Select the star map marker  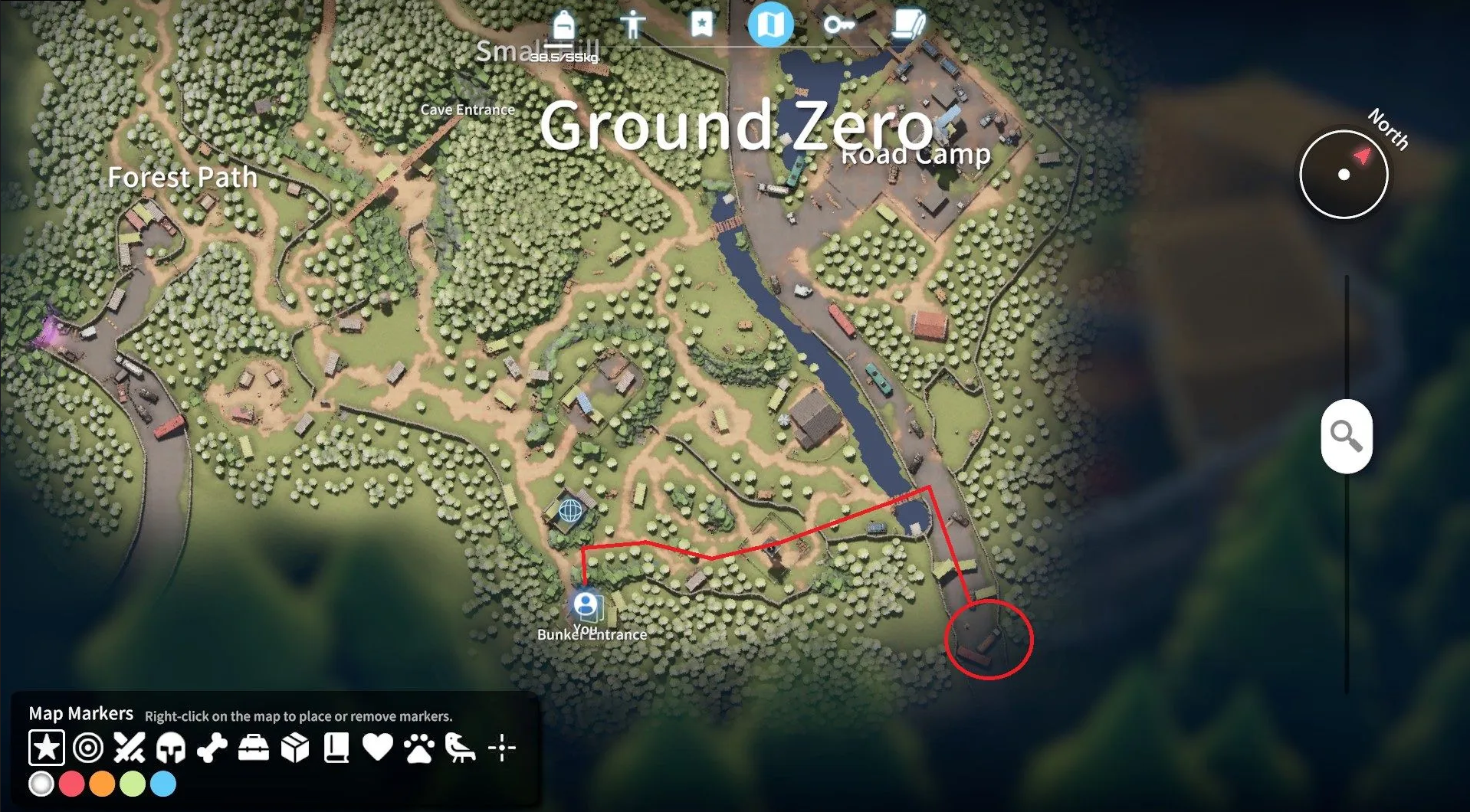tap(47, 748)
